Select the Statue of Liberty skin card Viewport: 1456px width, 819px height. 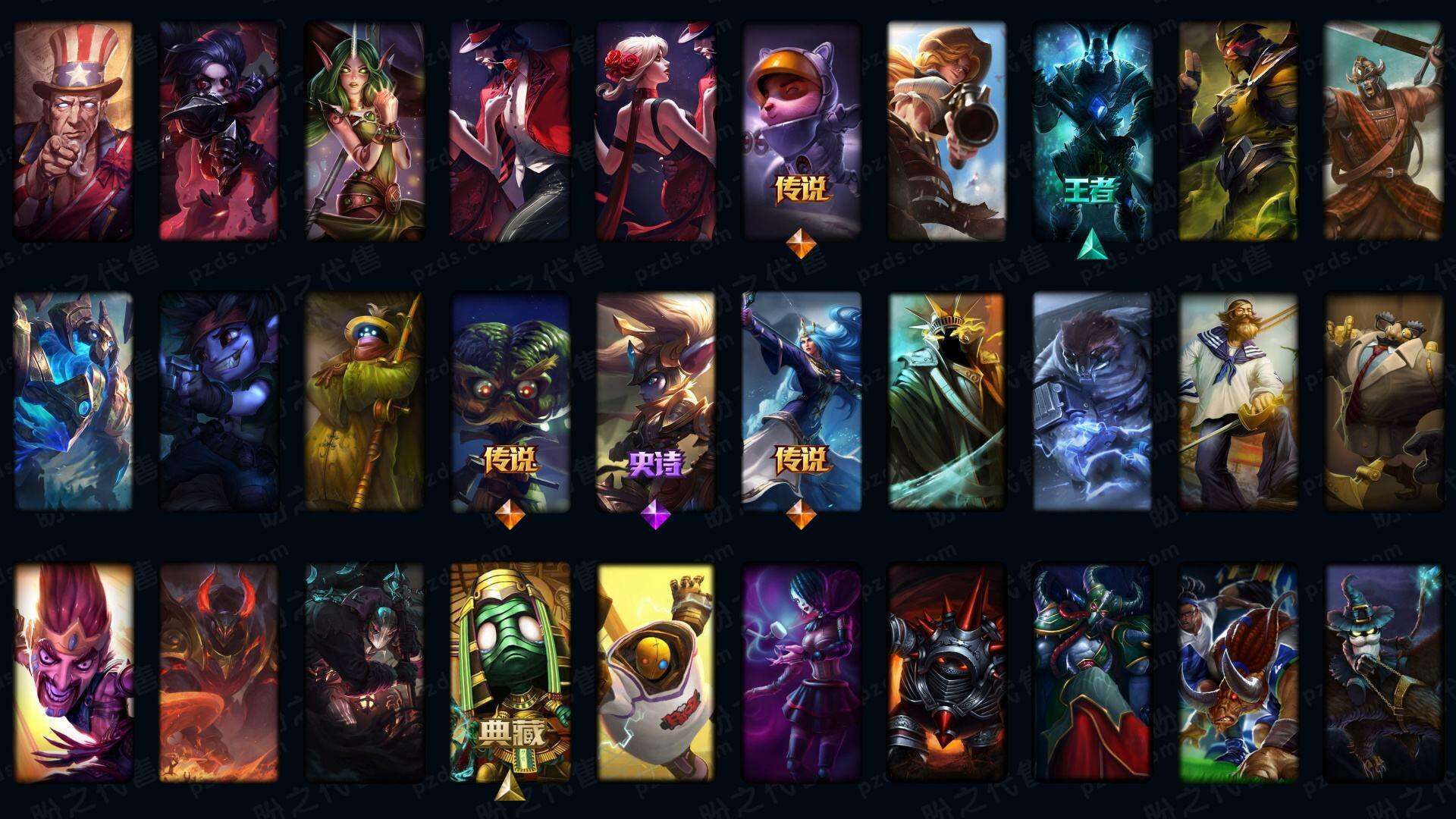[946, 402]
